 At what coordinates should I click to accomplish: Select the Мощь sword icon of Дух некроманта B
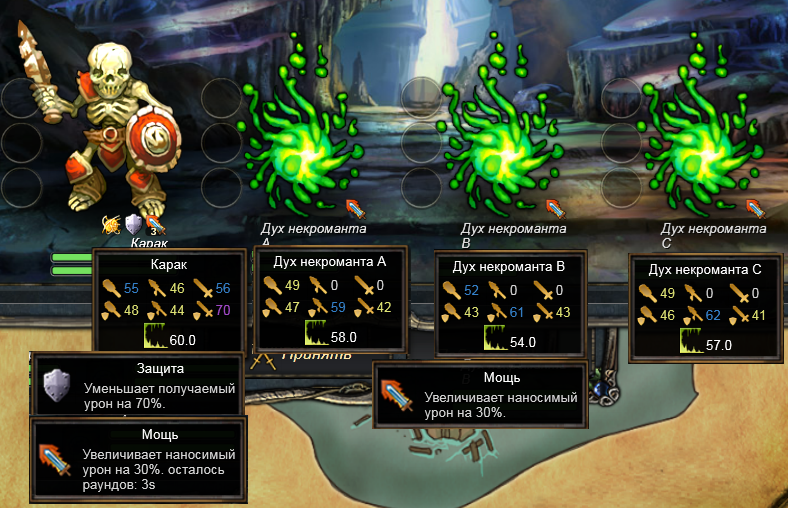click(557, 208)
